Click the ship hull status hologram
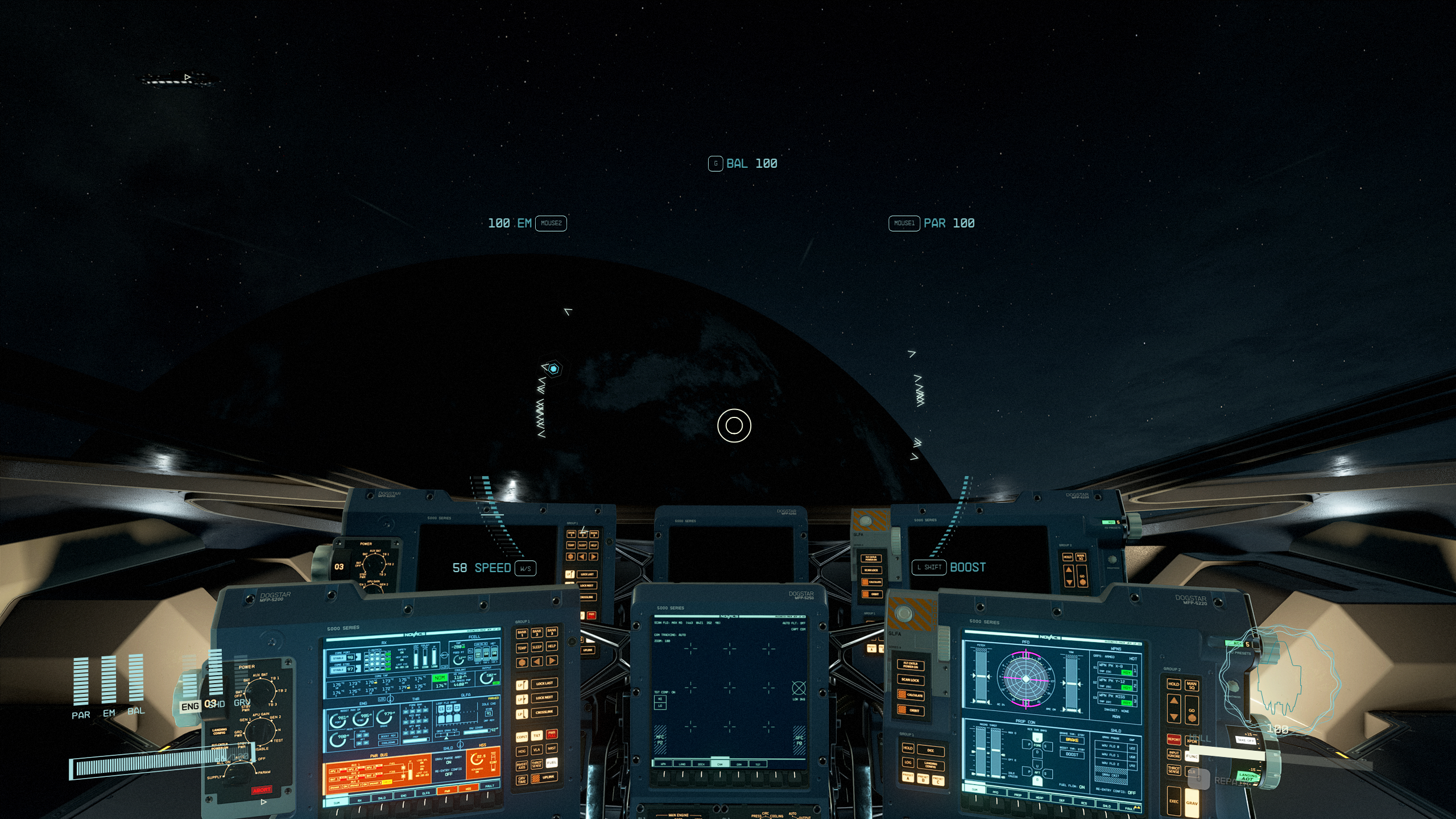The height and width of the screenshot is (819, 1456). click(1279, 680)
